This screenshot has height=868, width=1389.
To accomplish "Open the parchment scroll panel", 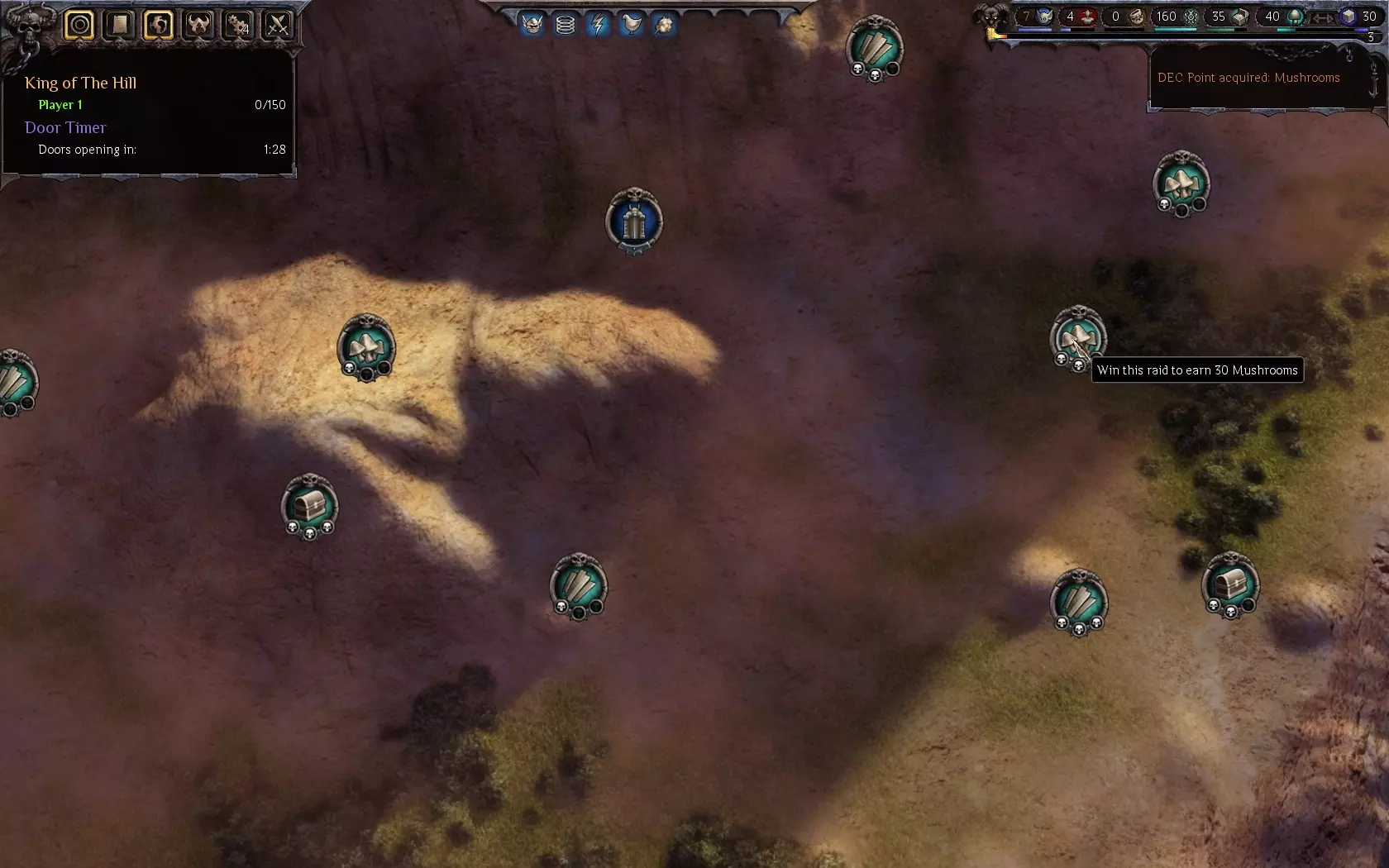I will point(119,25).
